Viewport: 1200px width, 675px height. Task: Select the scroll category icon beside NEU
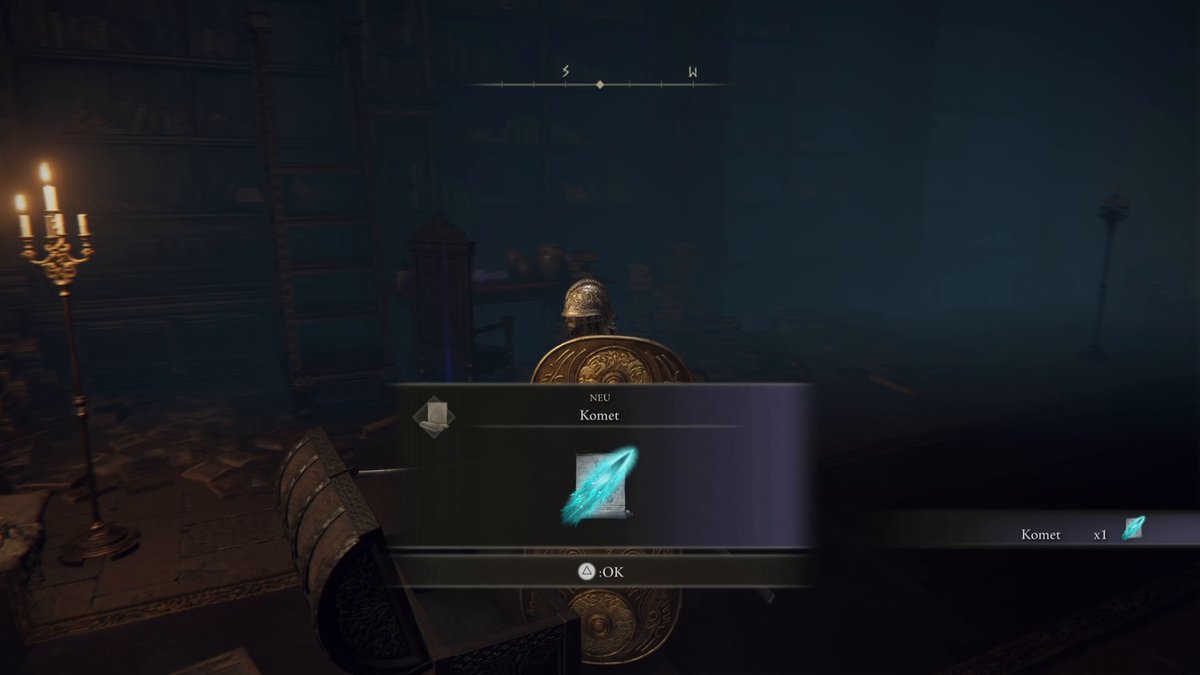pos(434,414)
